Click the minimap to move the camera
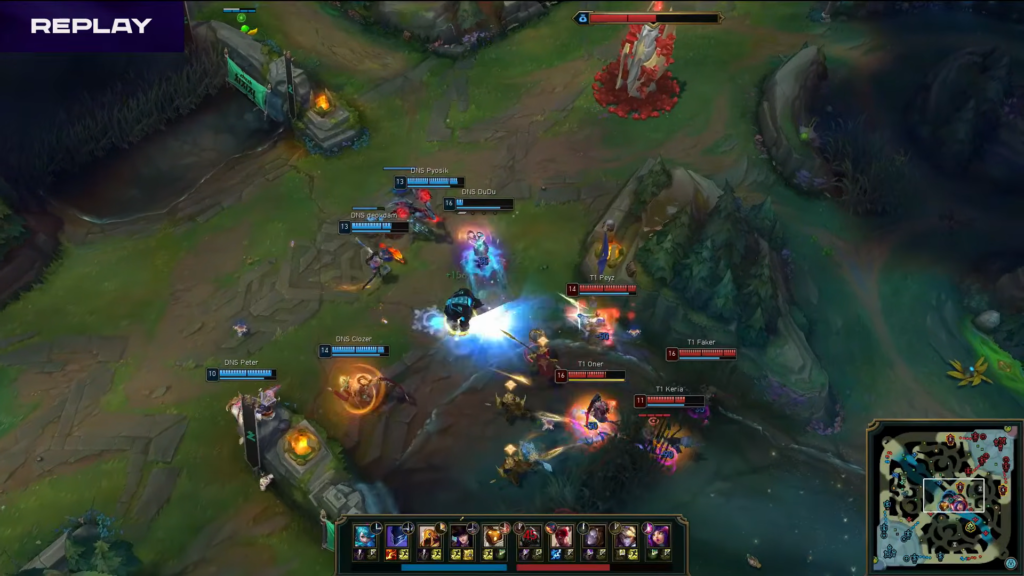 [x=940, y=496]
